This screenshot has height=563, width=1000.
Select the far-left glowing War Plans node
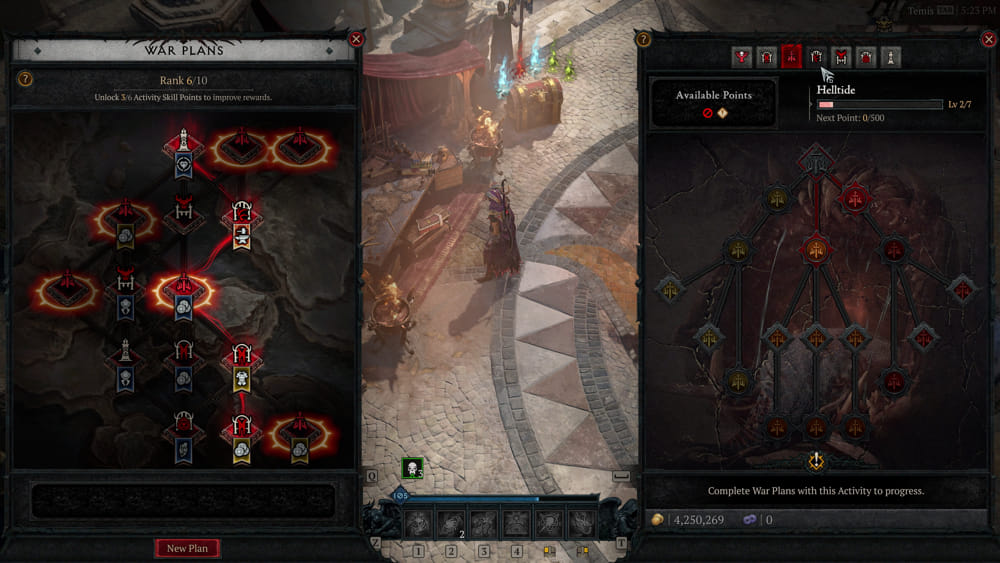(67, 292)
